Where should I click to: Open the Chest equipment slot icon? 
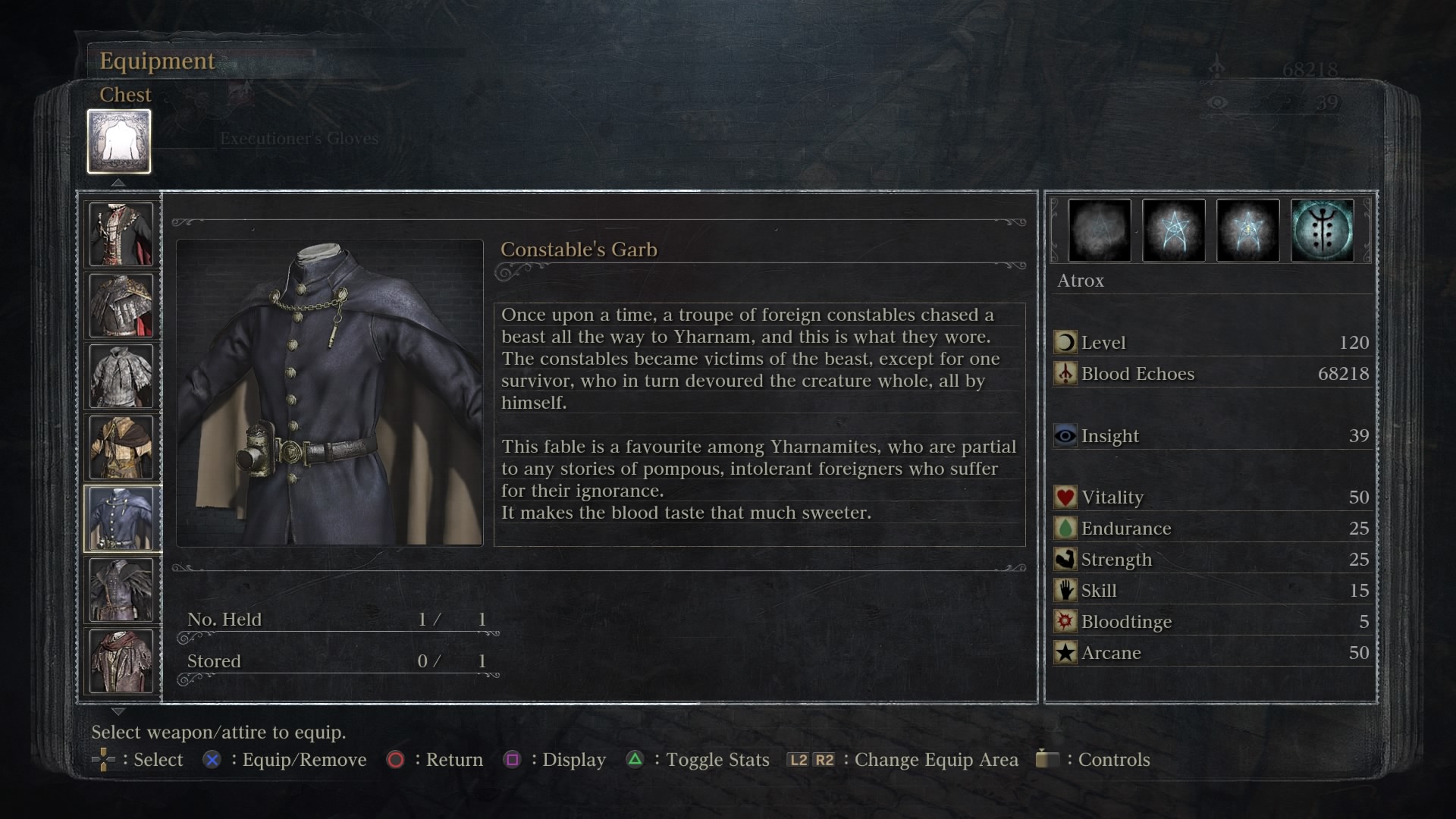tap(119, 142)
